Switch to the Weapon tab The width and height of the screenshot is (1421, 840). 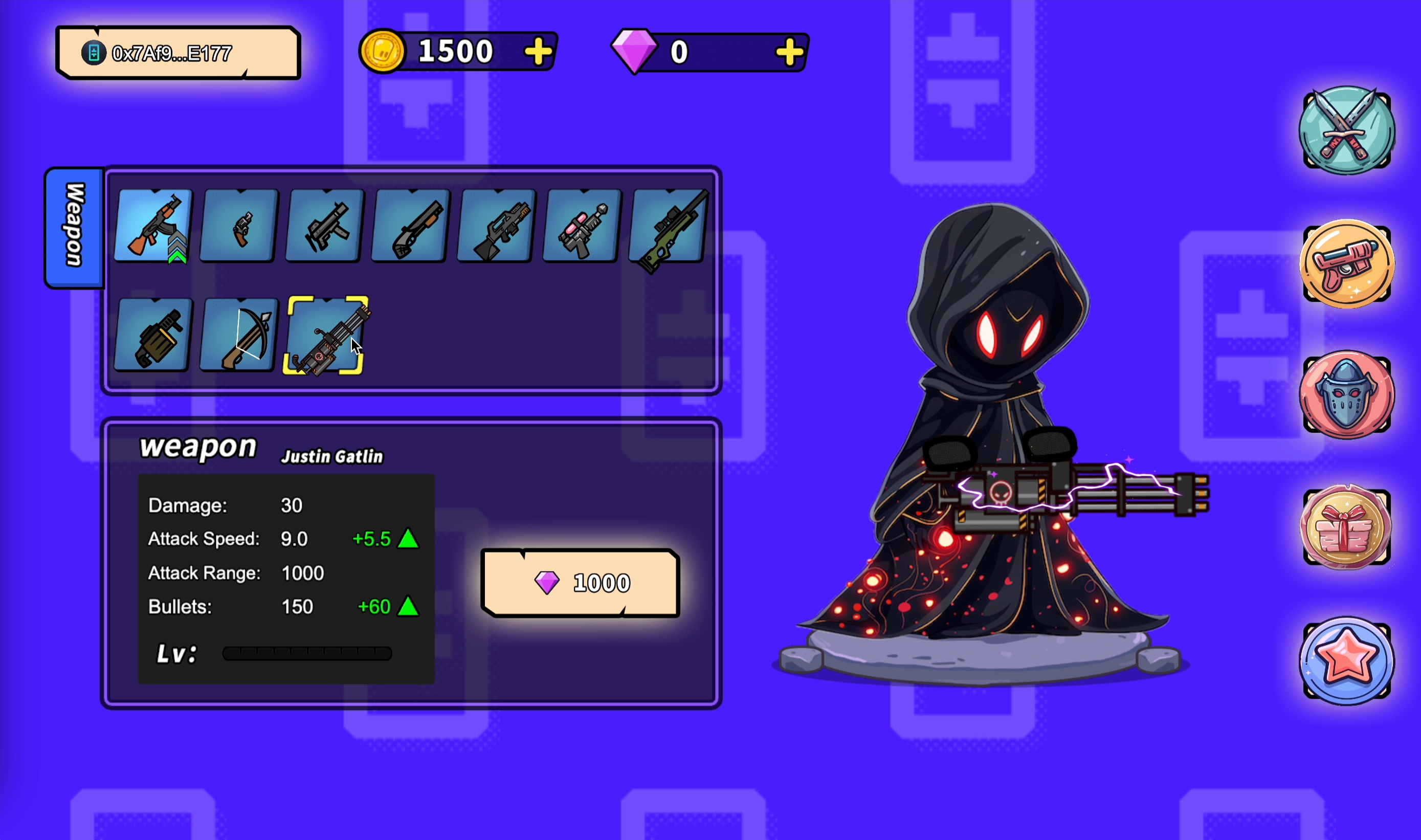coord(75,226)
